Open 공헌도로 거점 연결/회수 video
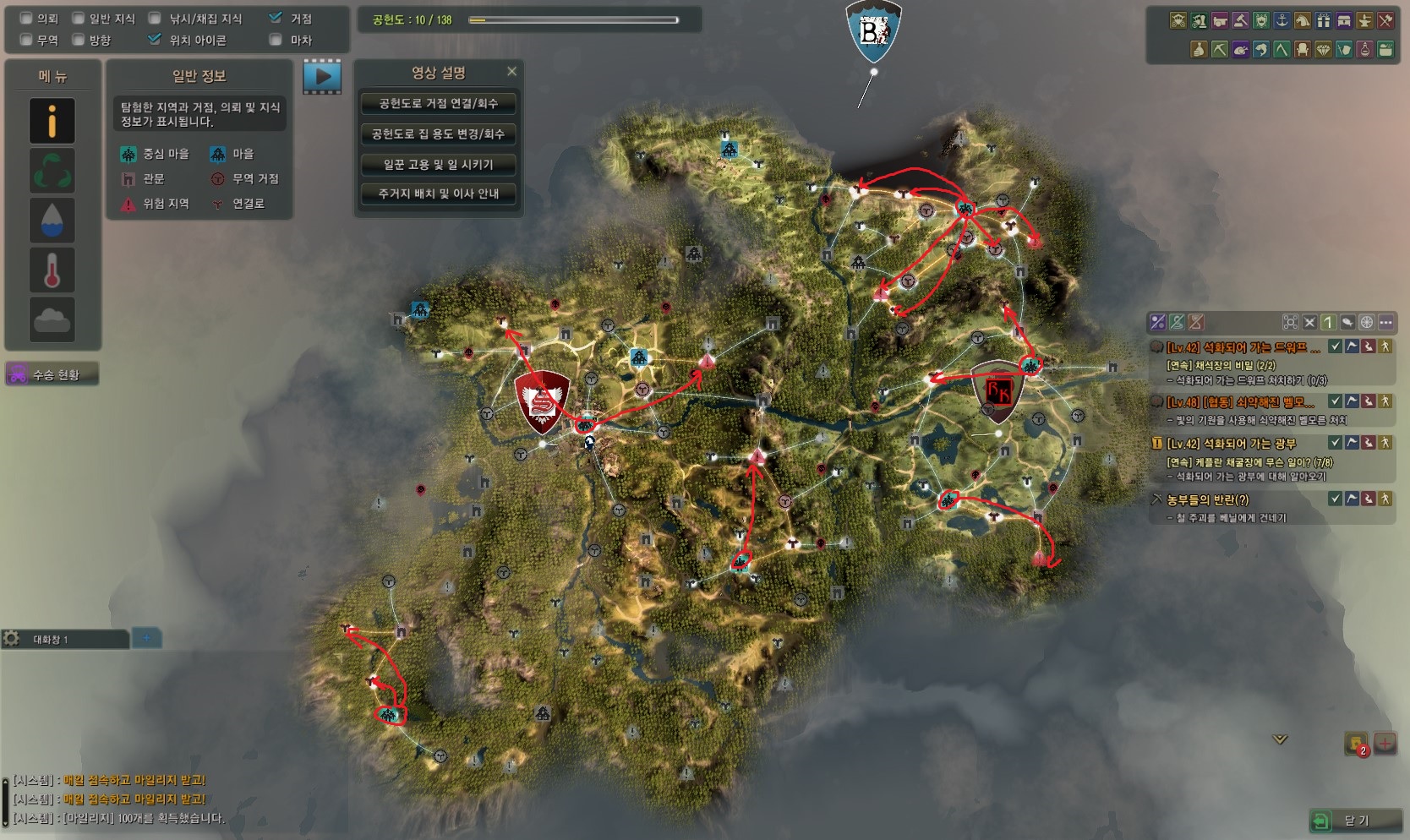This screenshot has height=840, width=1410. (x=438, y=104)
